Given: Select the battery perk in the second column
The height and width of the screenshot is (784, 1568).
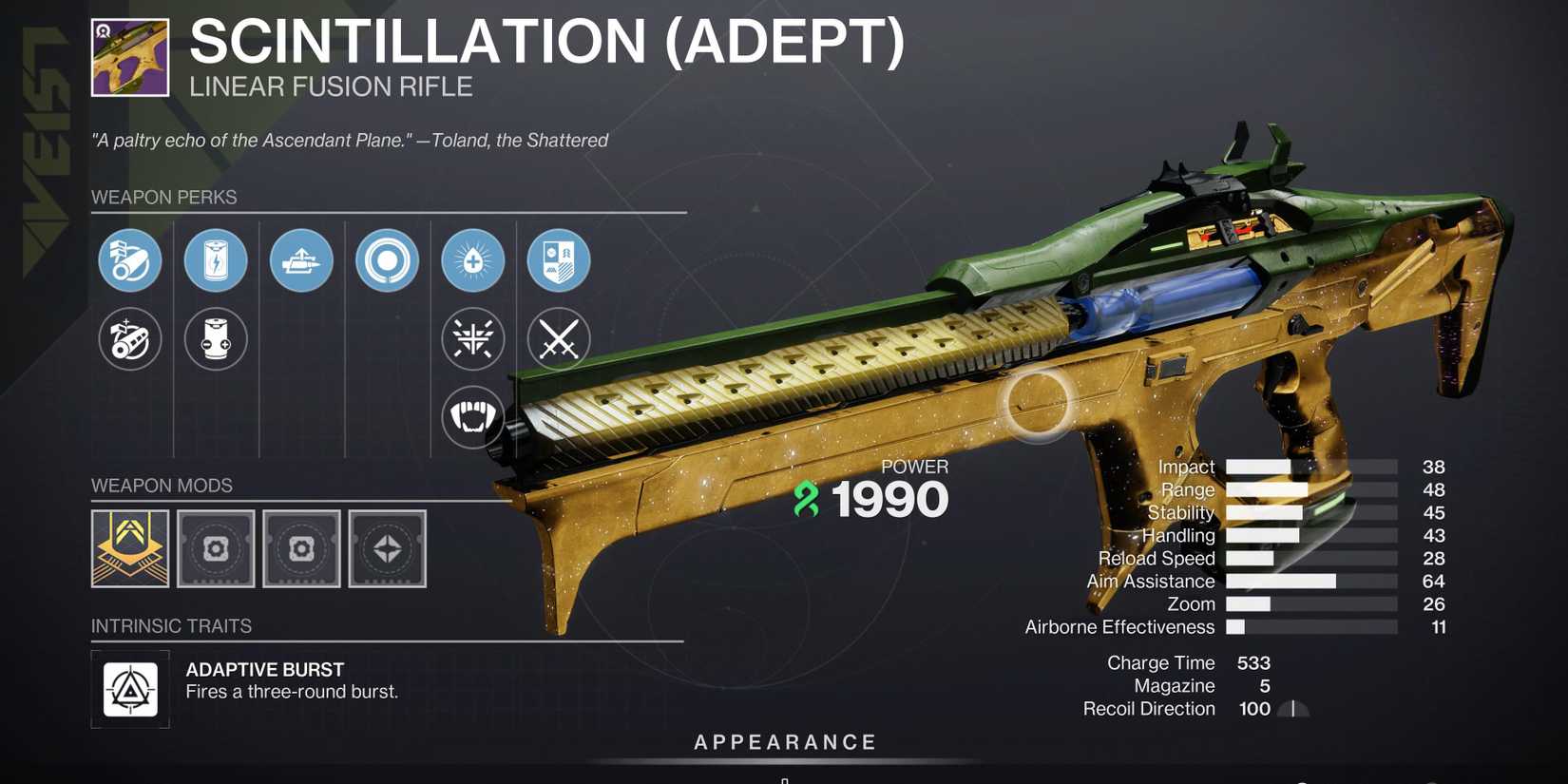Looking at the screenshot, I should (x=216, y=260).
